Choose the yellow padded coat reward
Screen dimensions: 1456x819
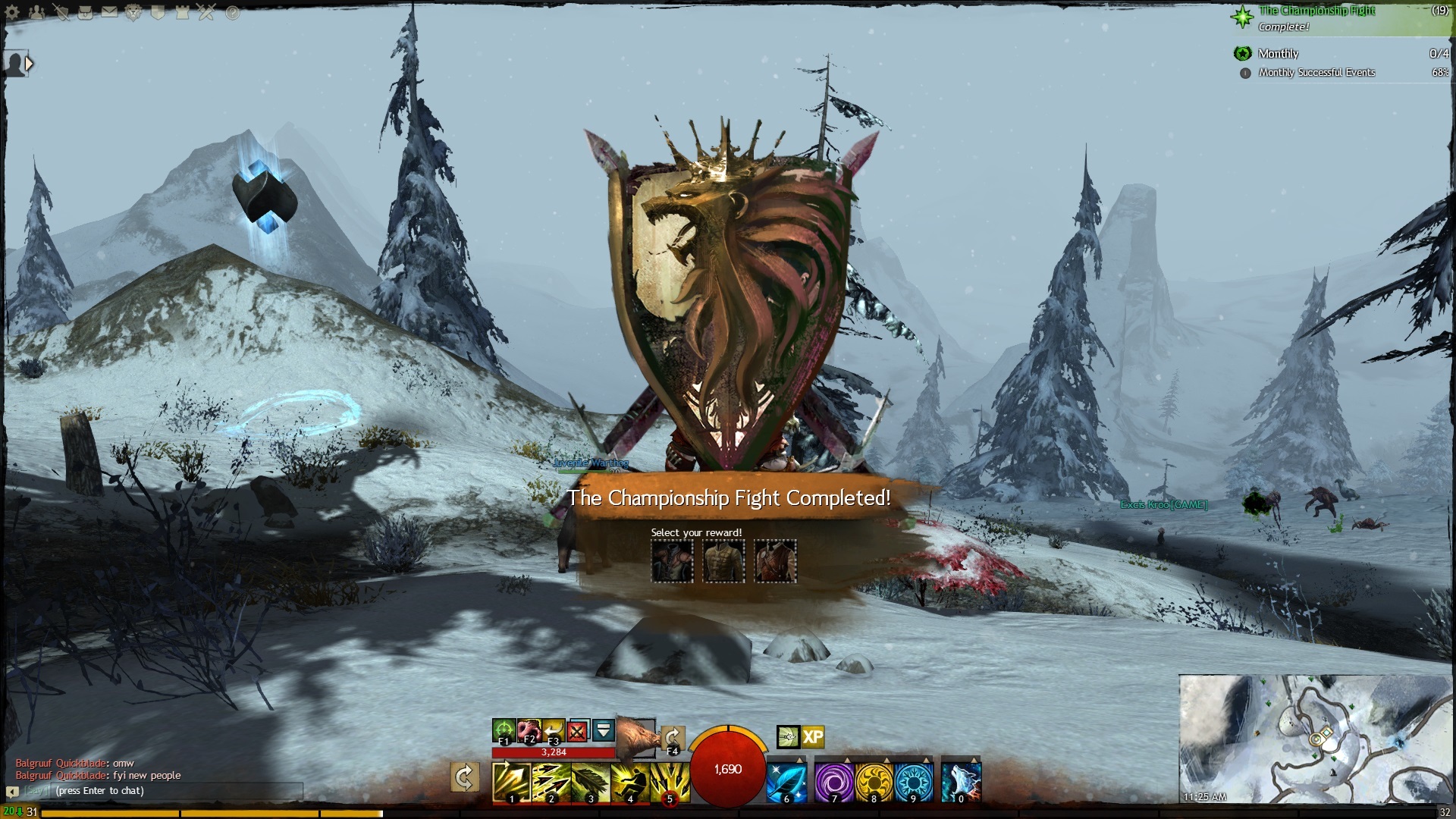[x=723, y=562]
